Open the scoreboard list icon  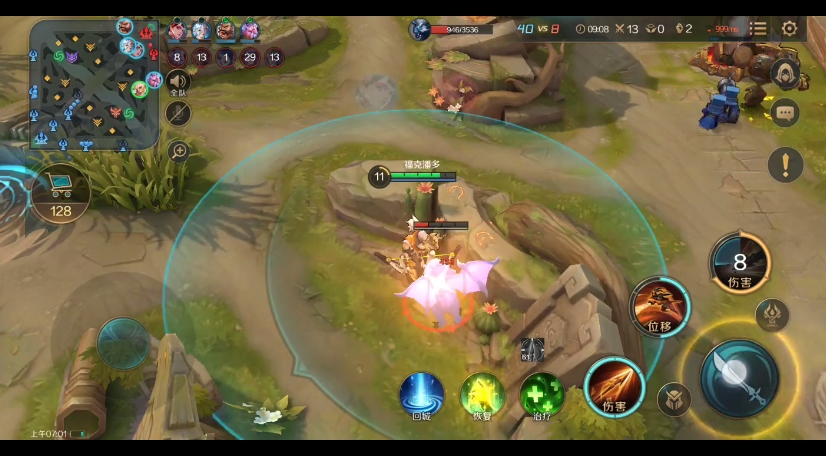[759, 29]
